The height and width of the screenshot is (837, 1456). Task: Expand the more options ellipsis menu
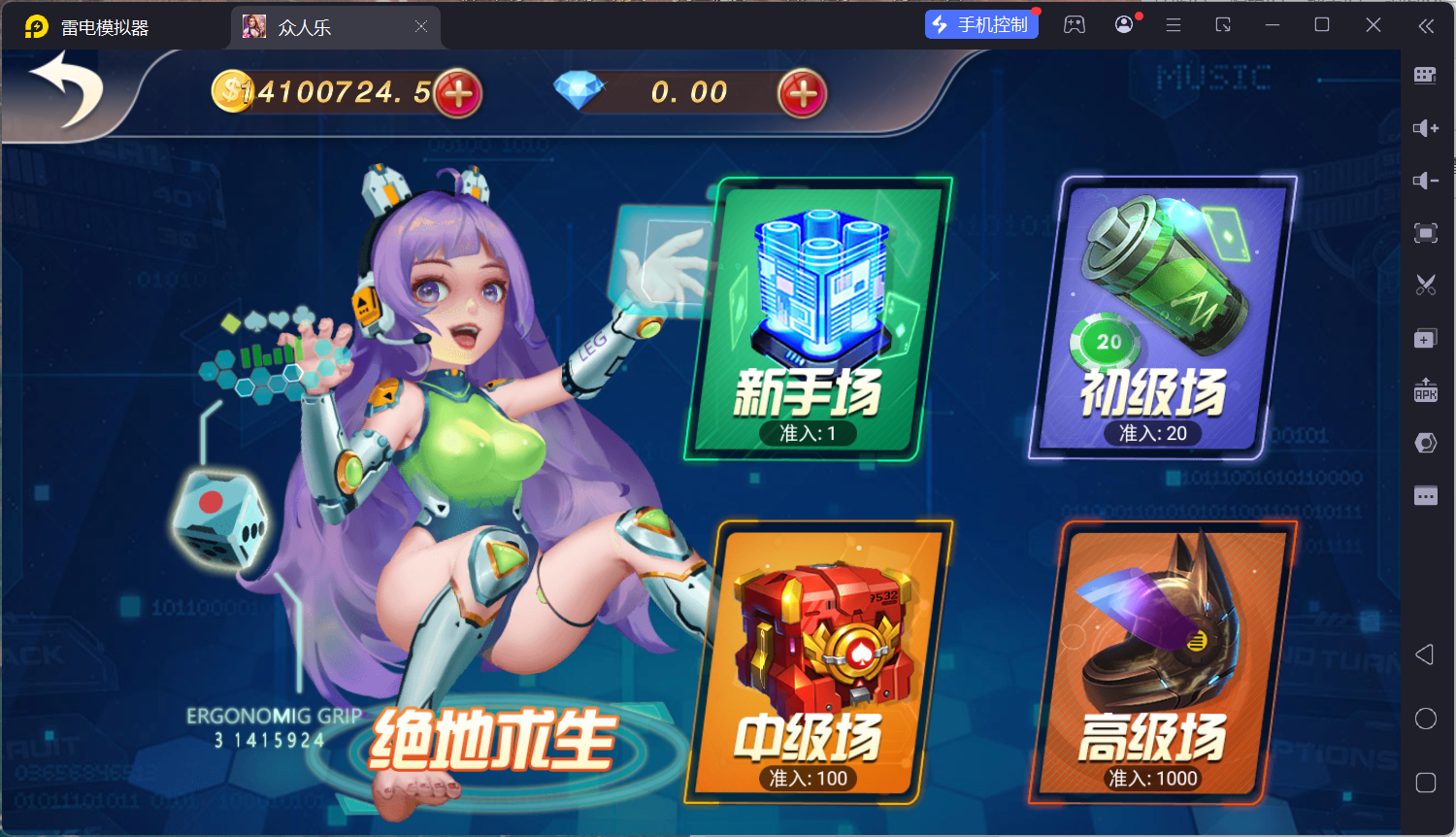pos(1425,495)
